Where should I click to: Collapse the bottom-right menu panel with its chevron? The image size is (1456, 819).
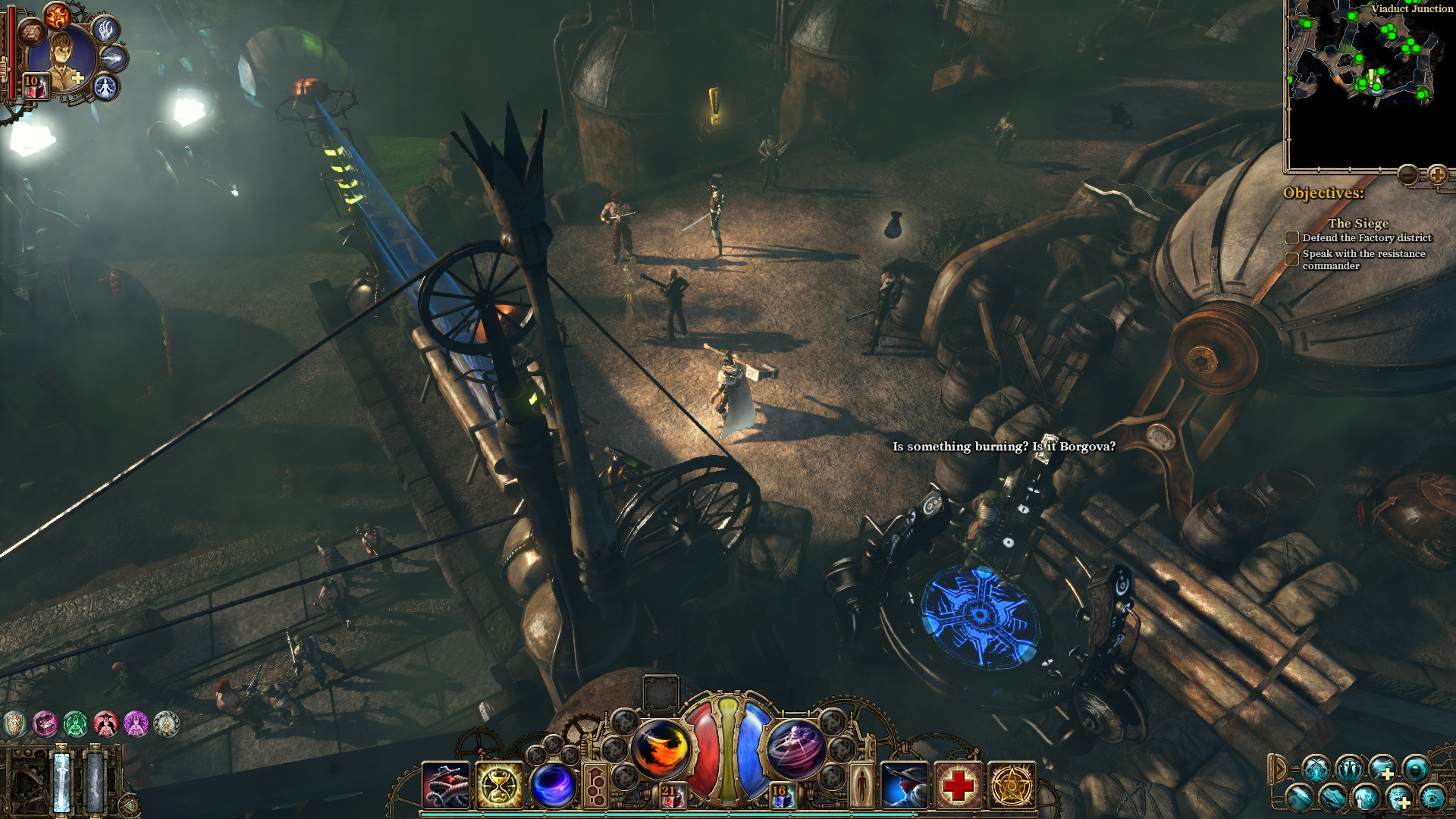click(x=1279, y=767)
